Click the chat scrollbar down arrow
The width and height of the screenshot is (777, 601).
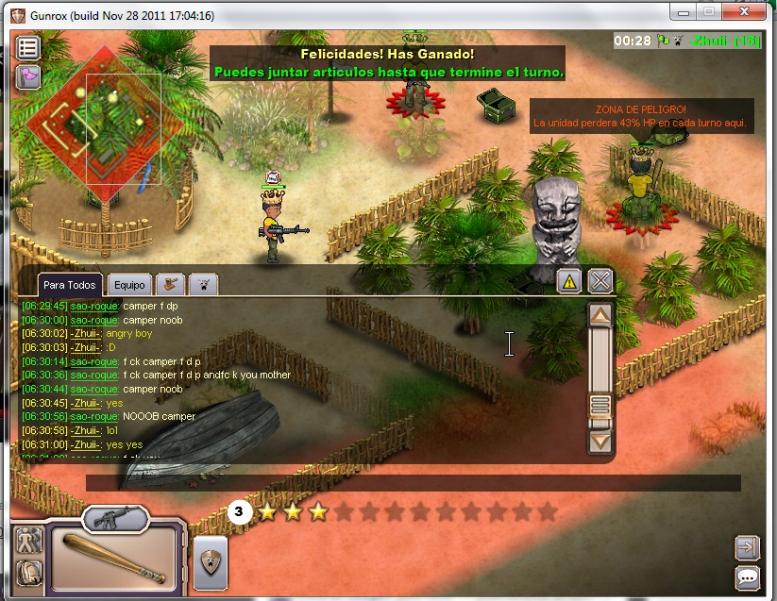point(600,440)
